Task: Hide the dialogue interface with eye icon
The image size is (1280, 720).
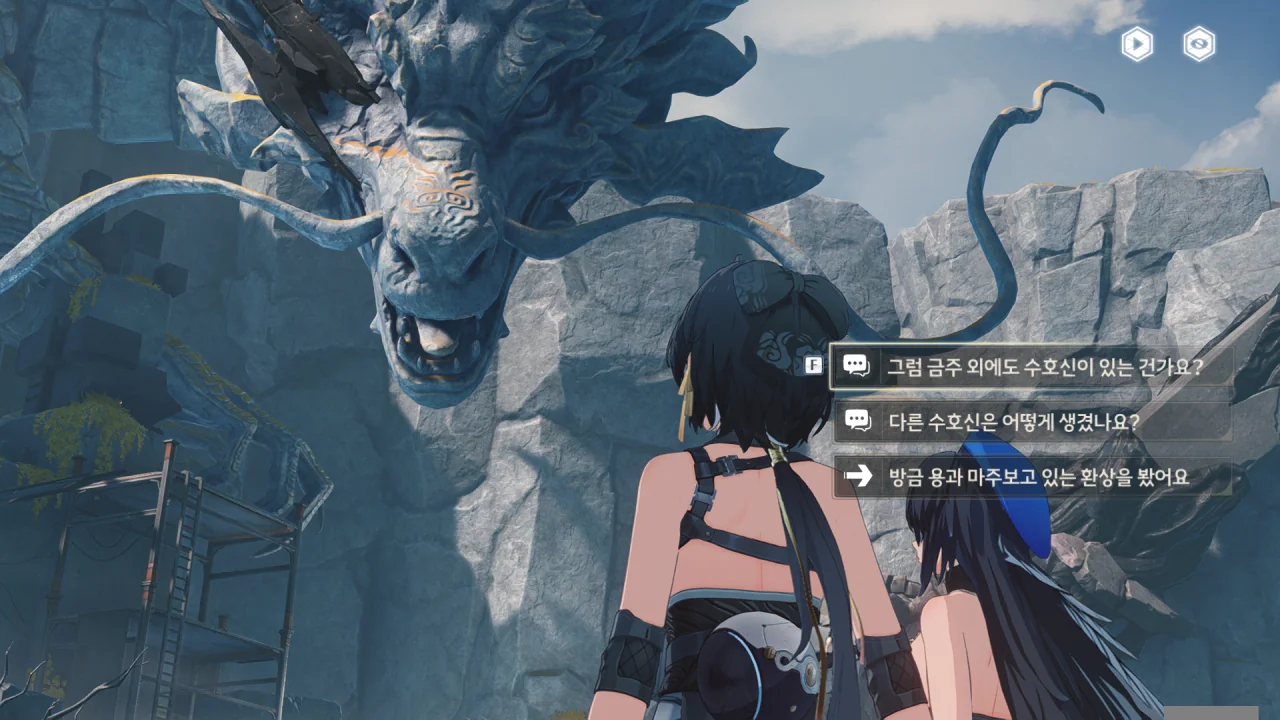Action: tap(1199, 44)
